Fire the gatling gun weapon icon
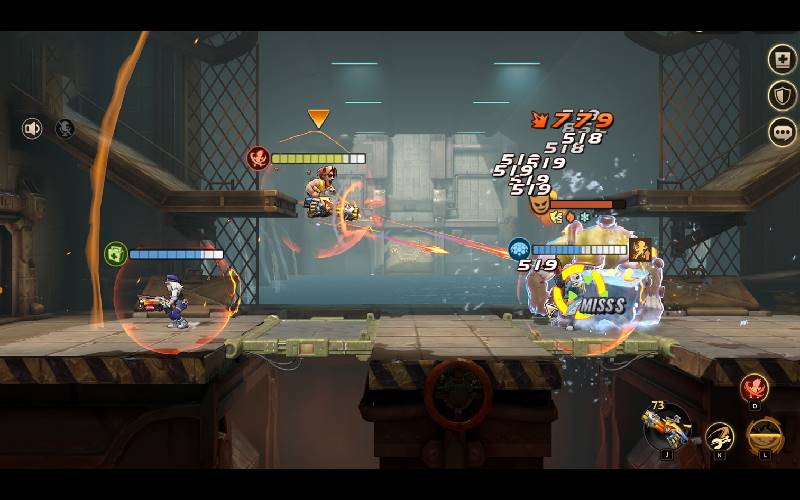This screenshot has height=500, width=800. tap(665, 428)
